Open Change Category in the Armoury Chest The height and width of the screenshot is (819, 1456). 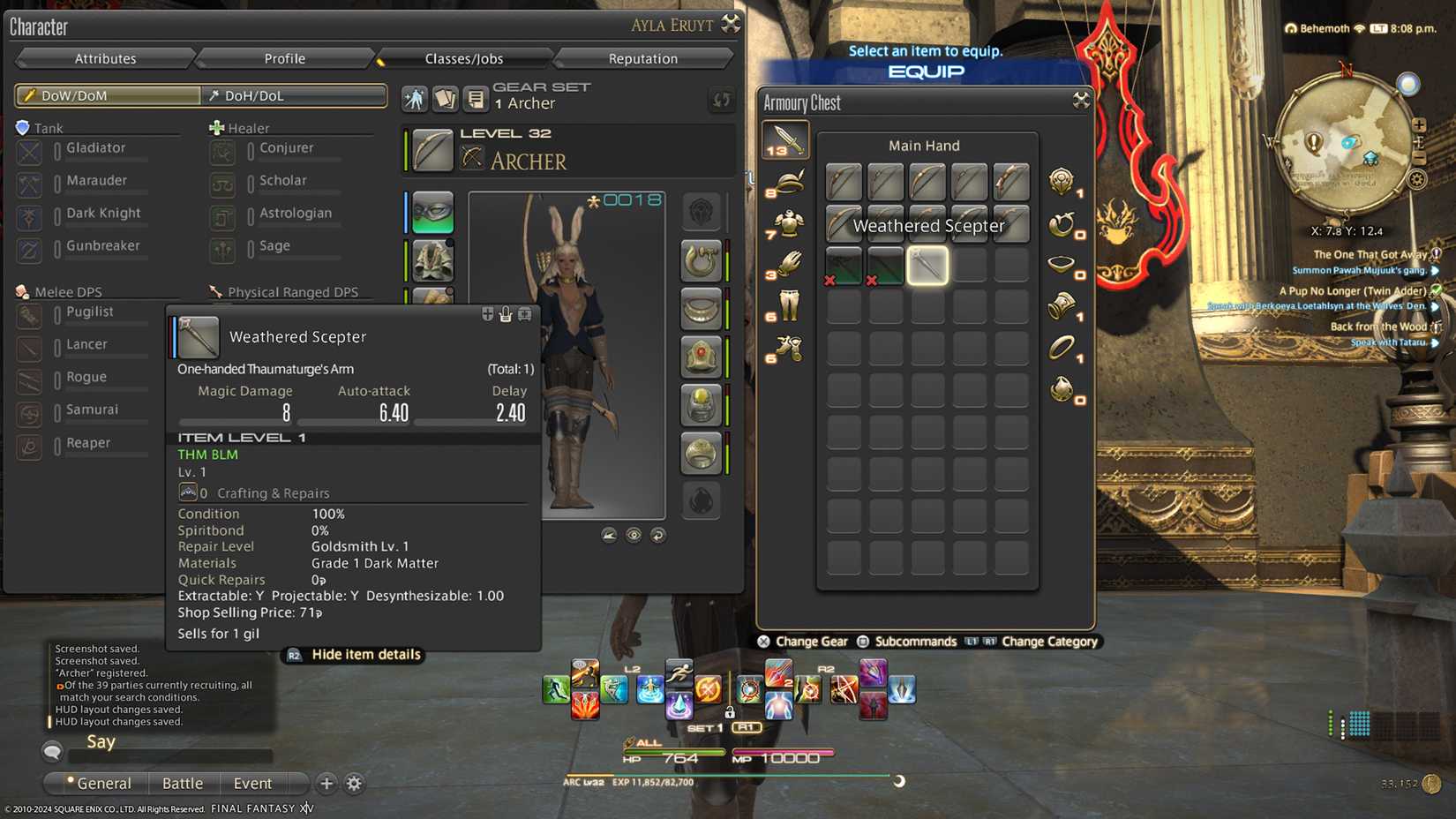[x=1049, y=642]
